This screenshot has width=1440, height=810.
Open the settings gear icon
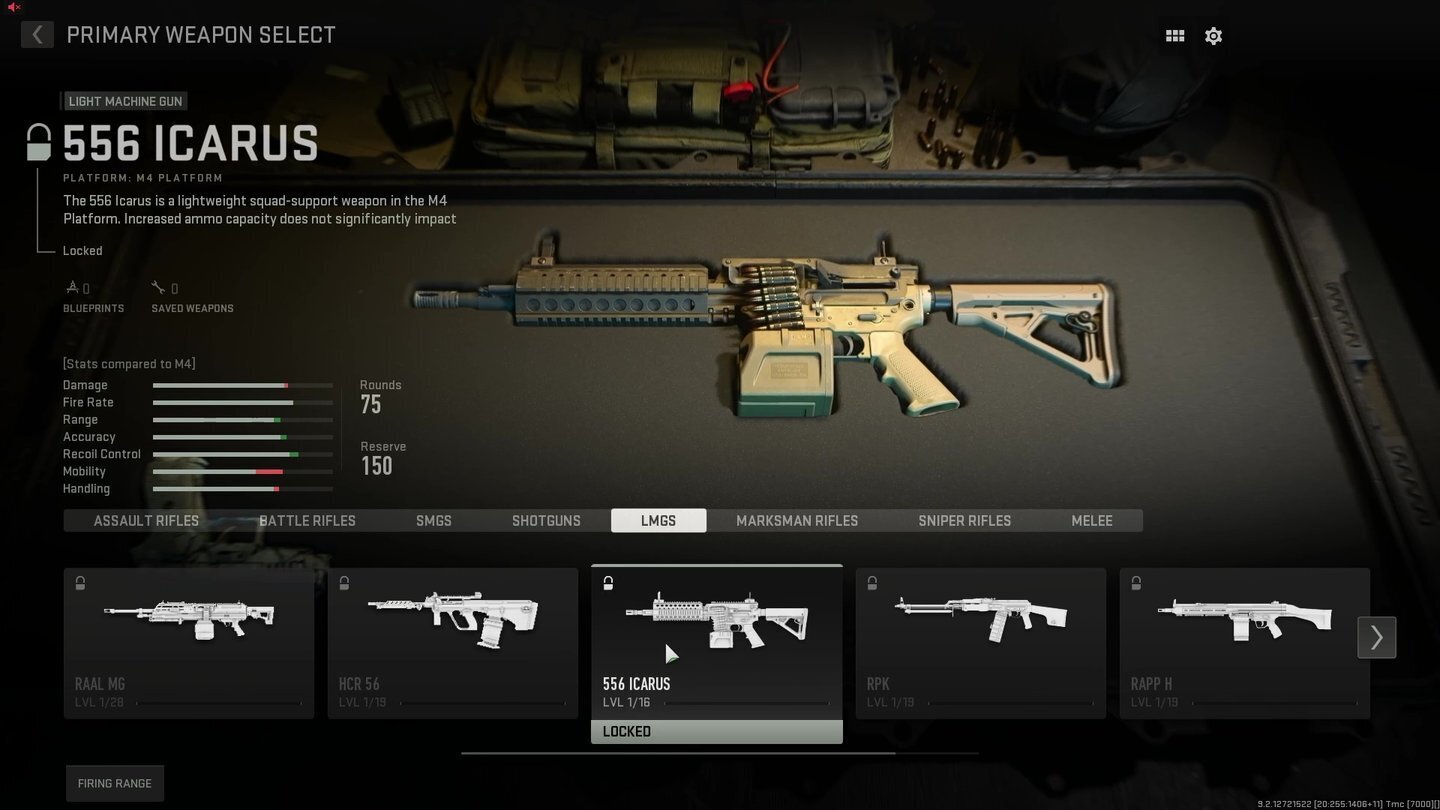click(x=1213, y=35)
